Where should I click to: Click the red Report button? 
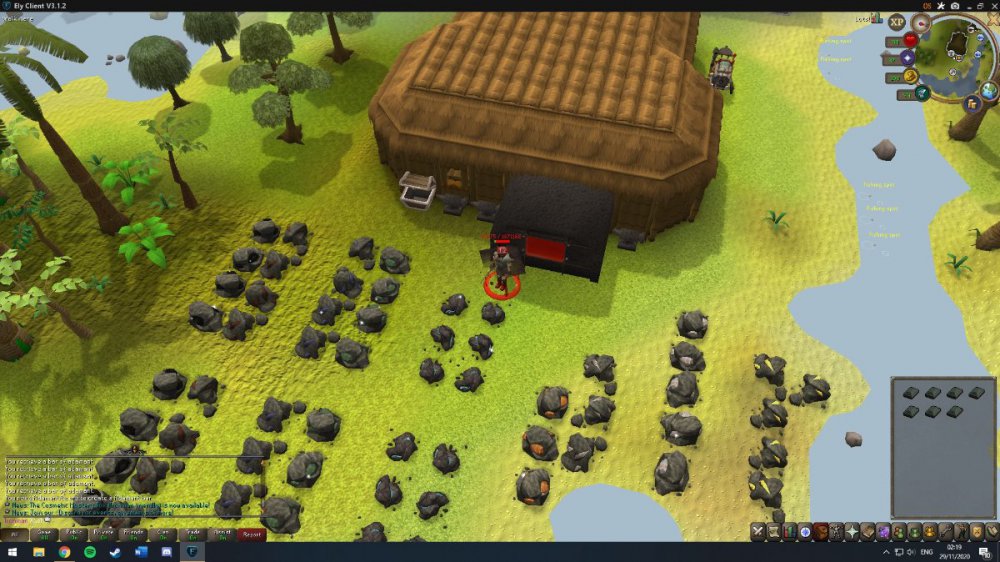coord(251,534)
